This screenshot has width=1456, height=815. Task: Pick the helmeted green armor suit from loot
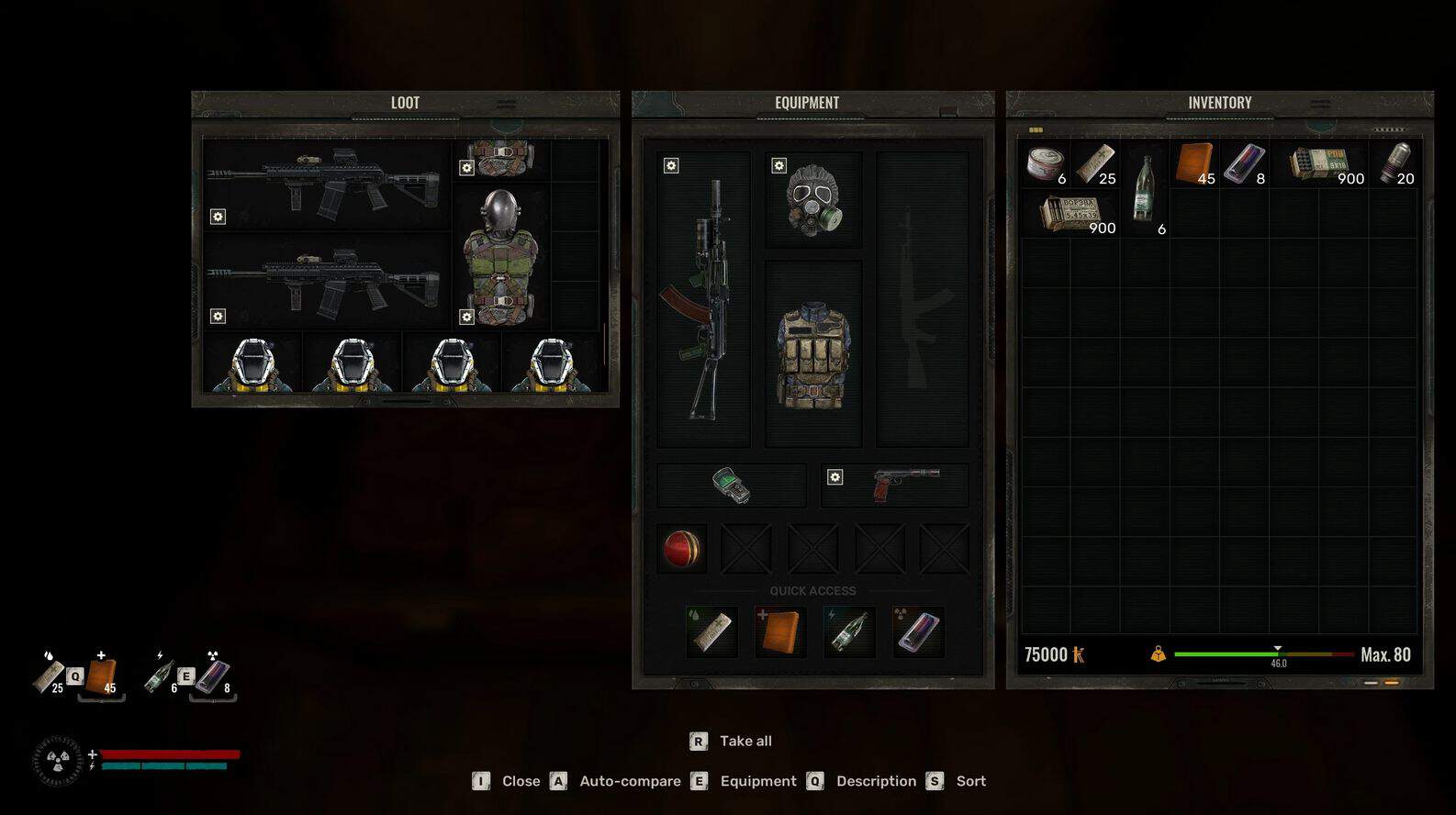click(x=500, y=256)
